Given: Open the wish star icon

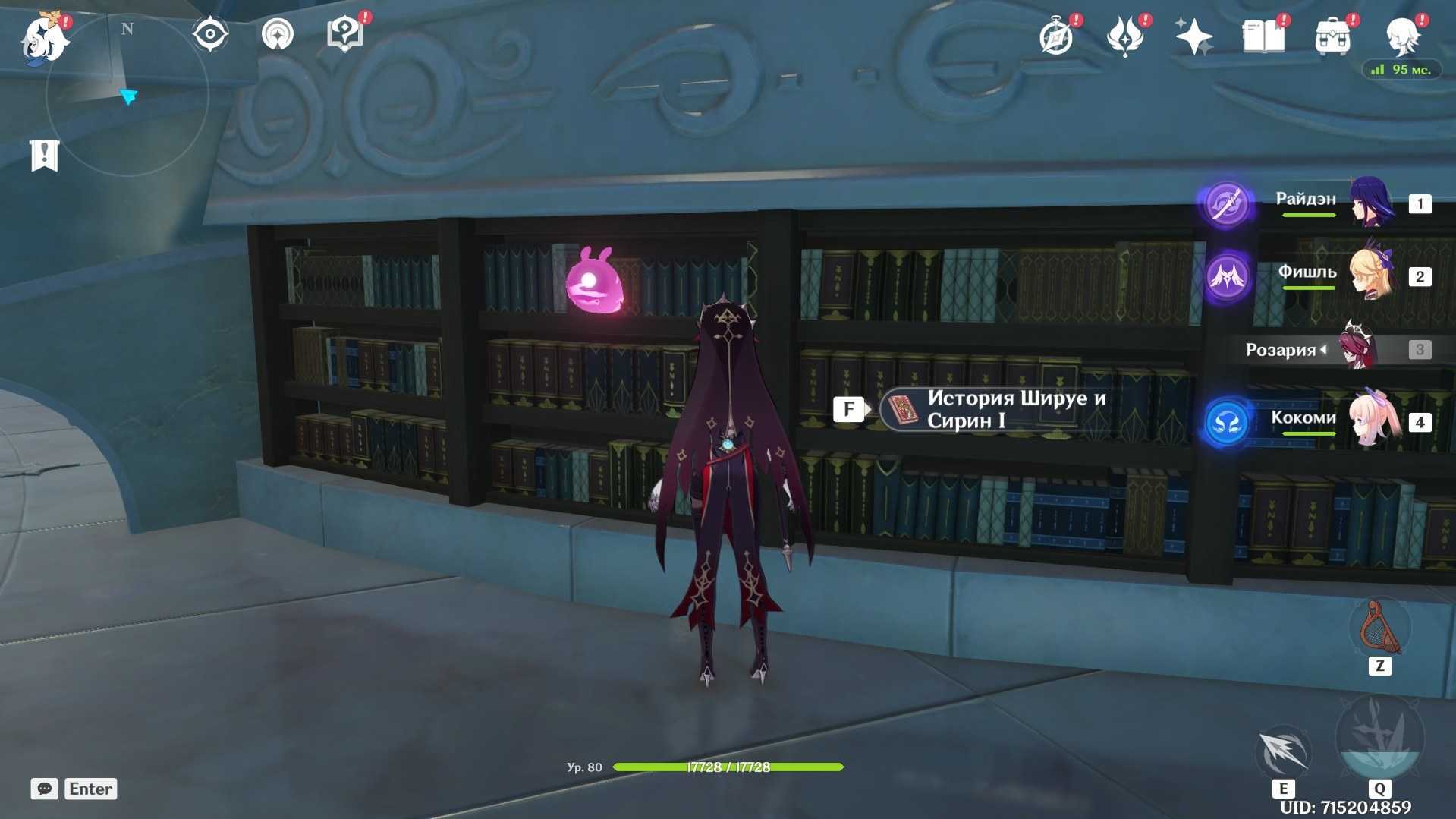Looking at the screenshot, I should (1193, 36).
